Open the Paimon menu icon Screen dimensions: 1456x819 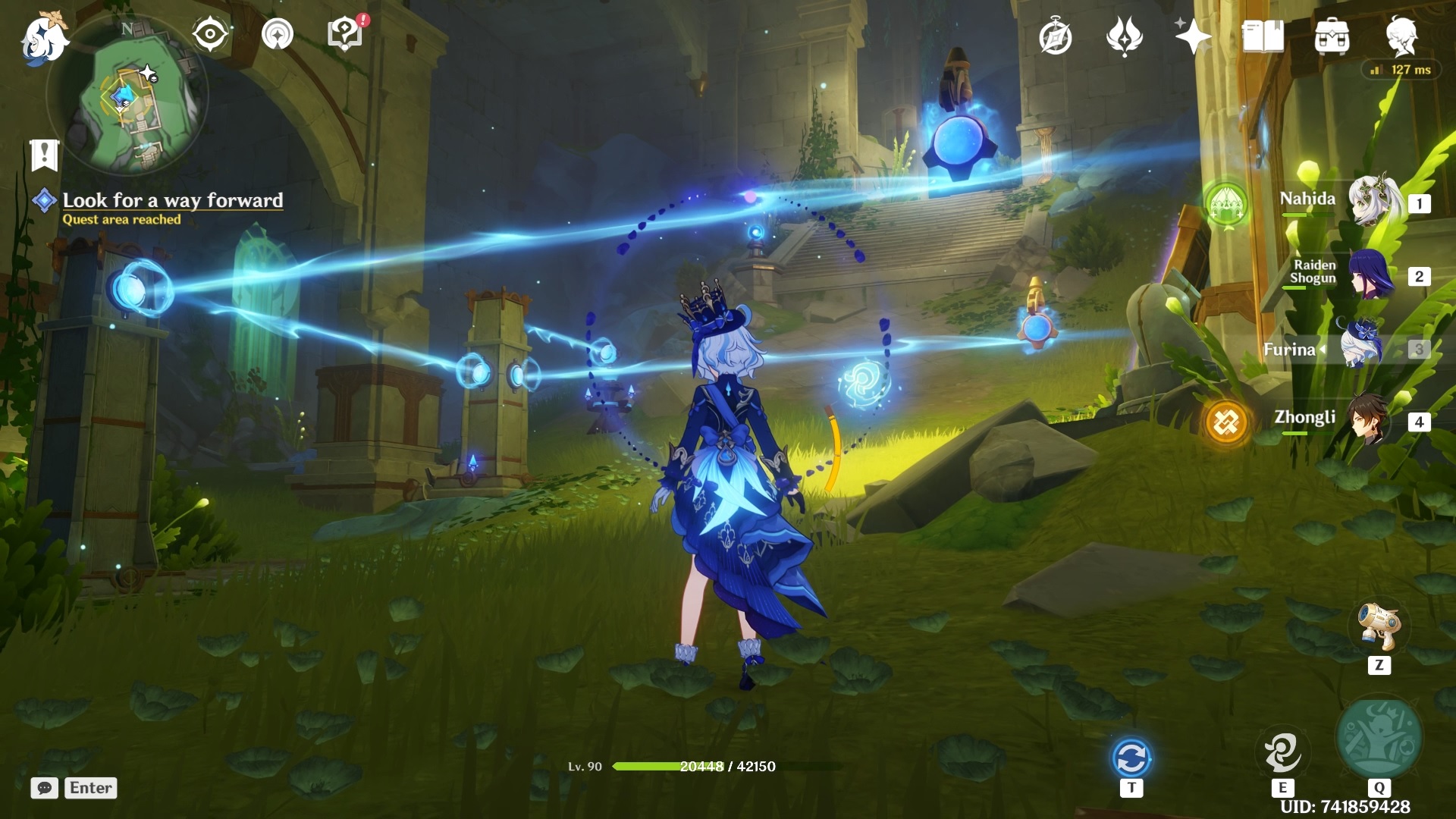(43, 38)
